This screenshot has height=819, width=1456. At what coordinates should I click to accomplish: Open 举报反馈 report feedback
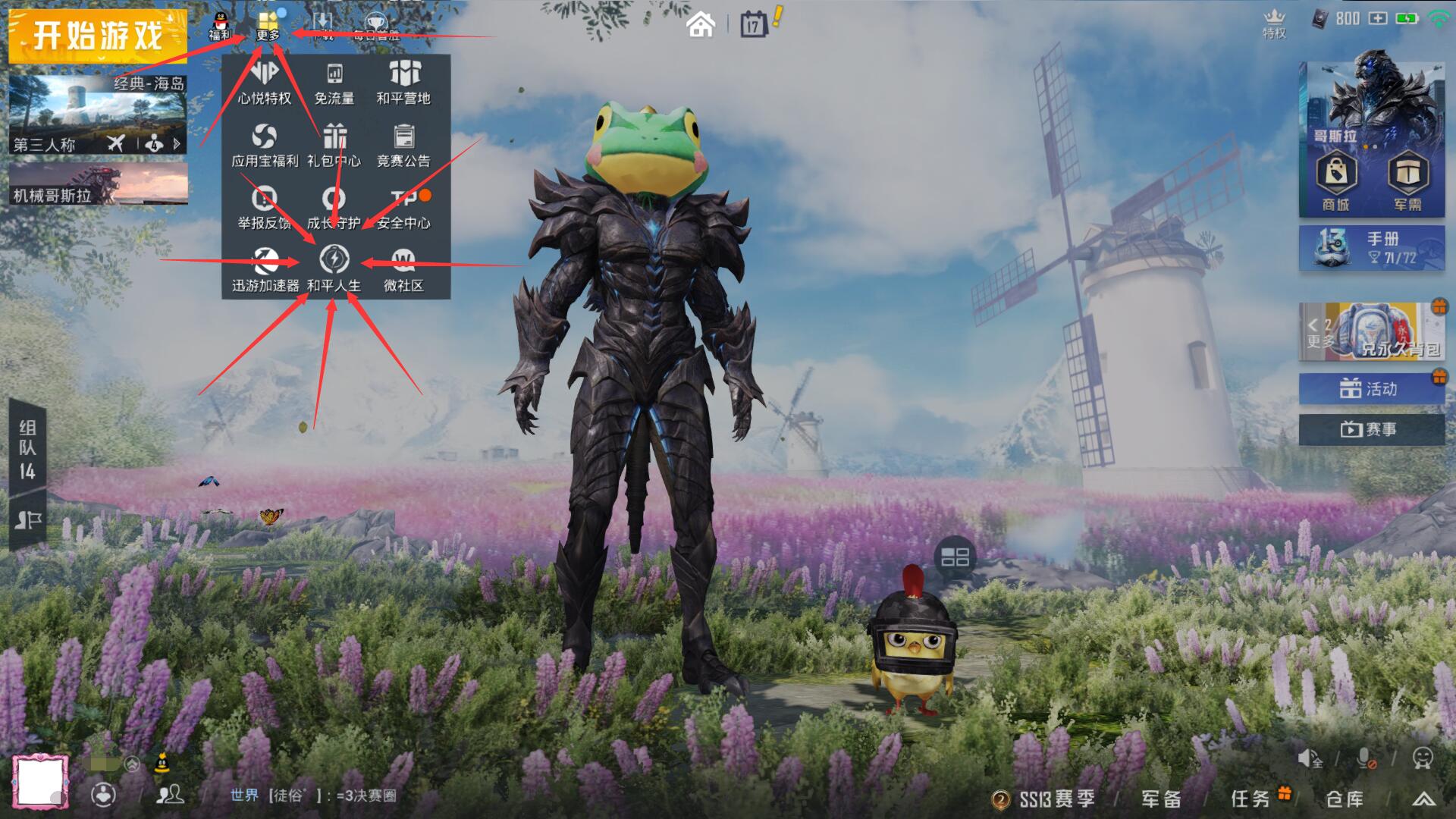click(x=264, y=207)
